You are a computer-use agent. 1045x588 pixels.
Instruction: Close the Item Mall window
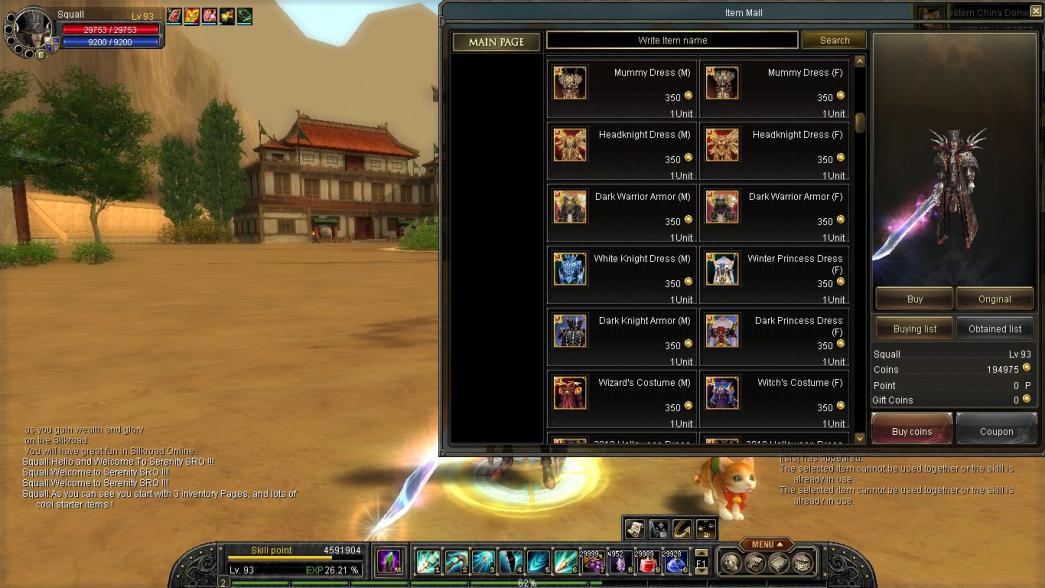point(1036,11)
